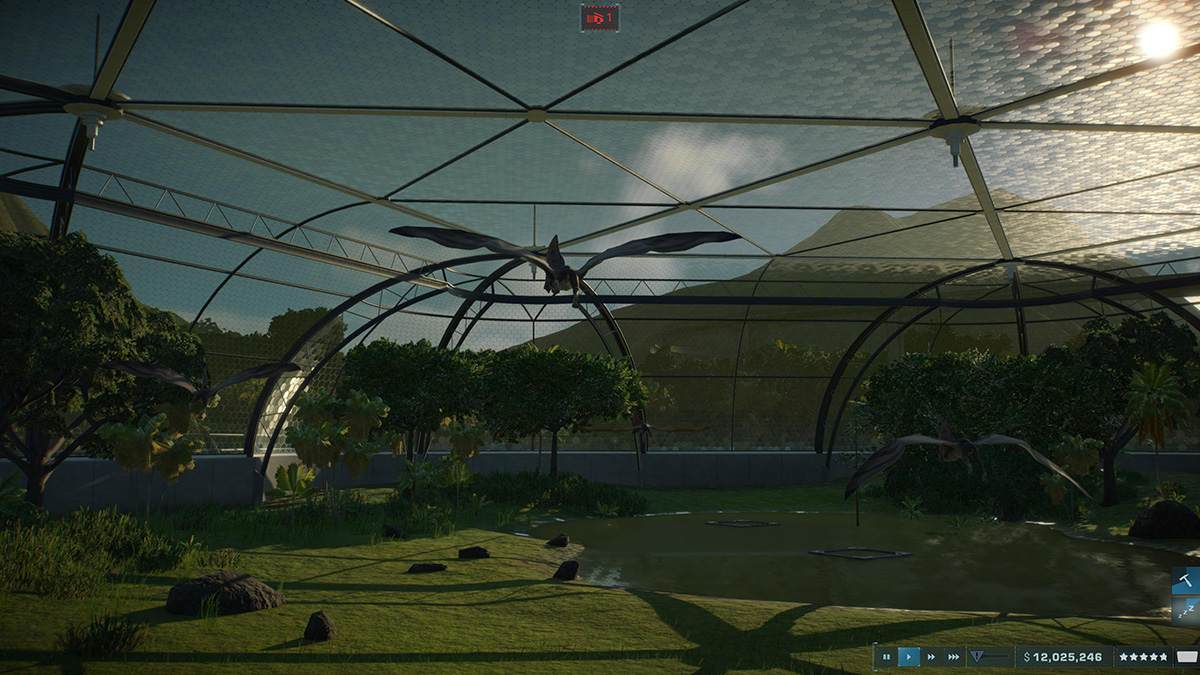Image resolution: width=1200 pixels, height=675 pixels.
Task: Click the five-star park rating panel
Action: click(x=1143, y=657)
